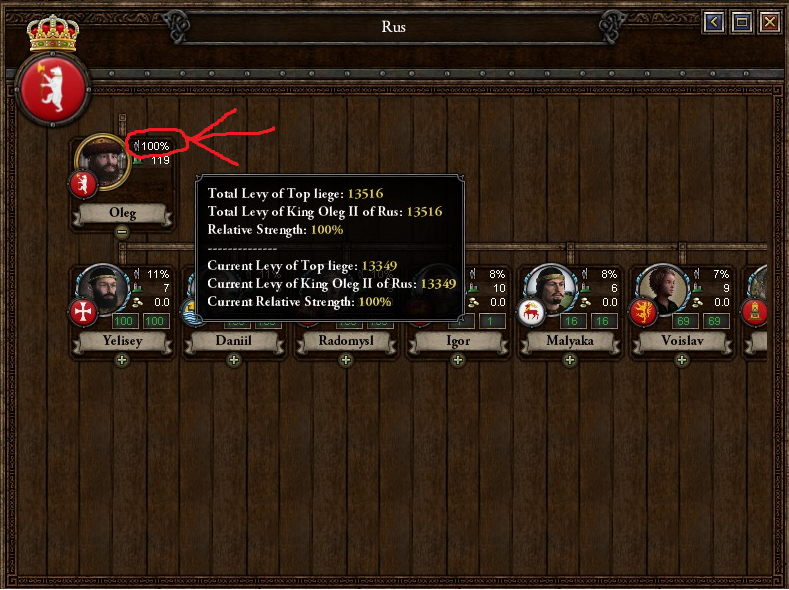Expand vassals under Malyaka
The width and height of the screenshot is (789, 590).
click(x=569, y=360)
